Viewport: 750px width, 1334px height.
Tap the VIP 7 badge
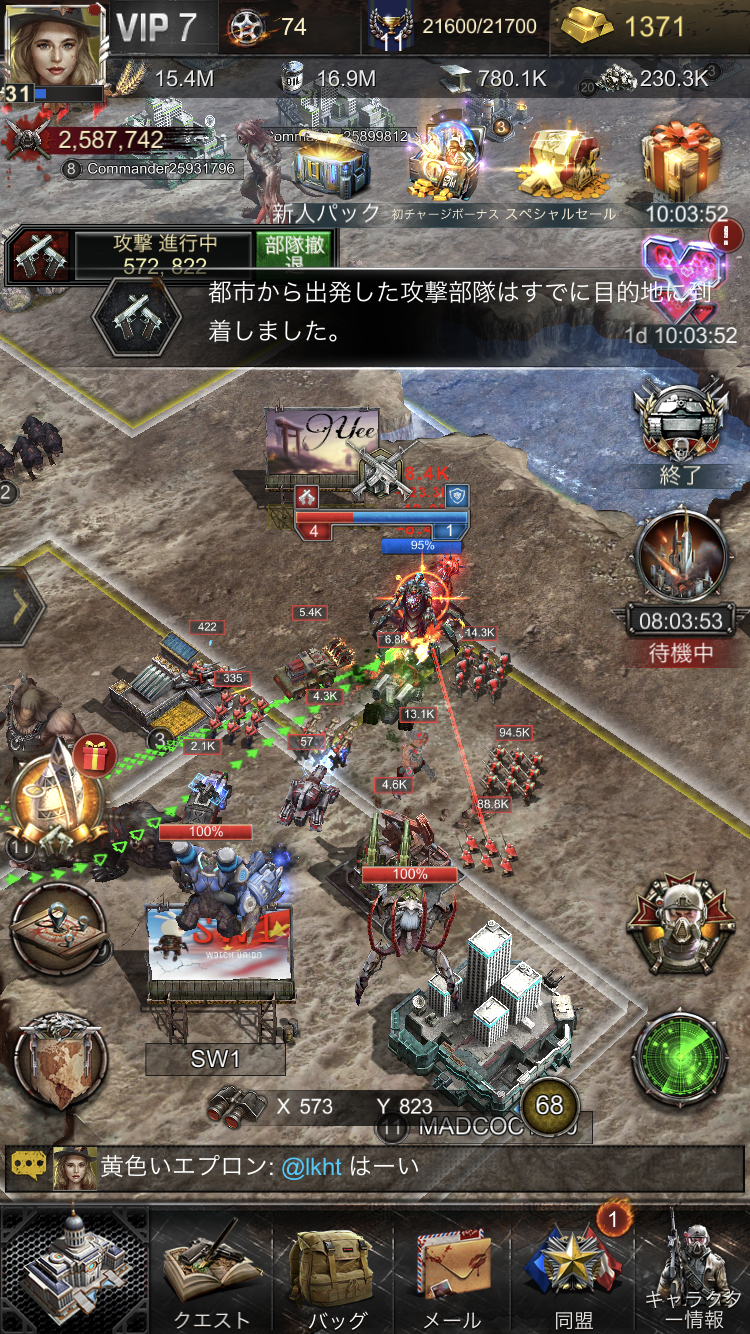[157, 27]
